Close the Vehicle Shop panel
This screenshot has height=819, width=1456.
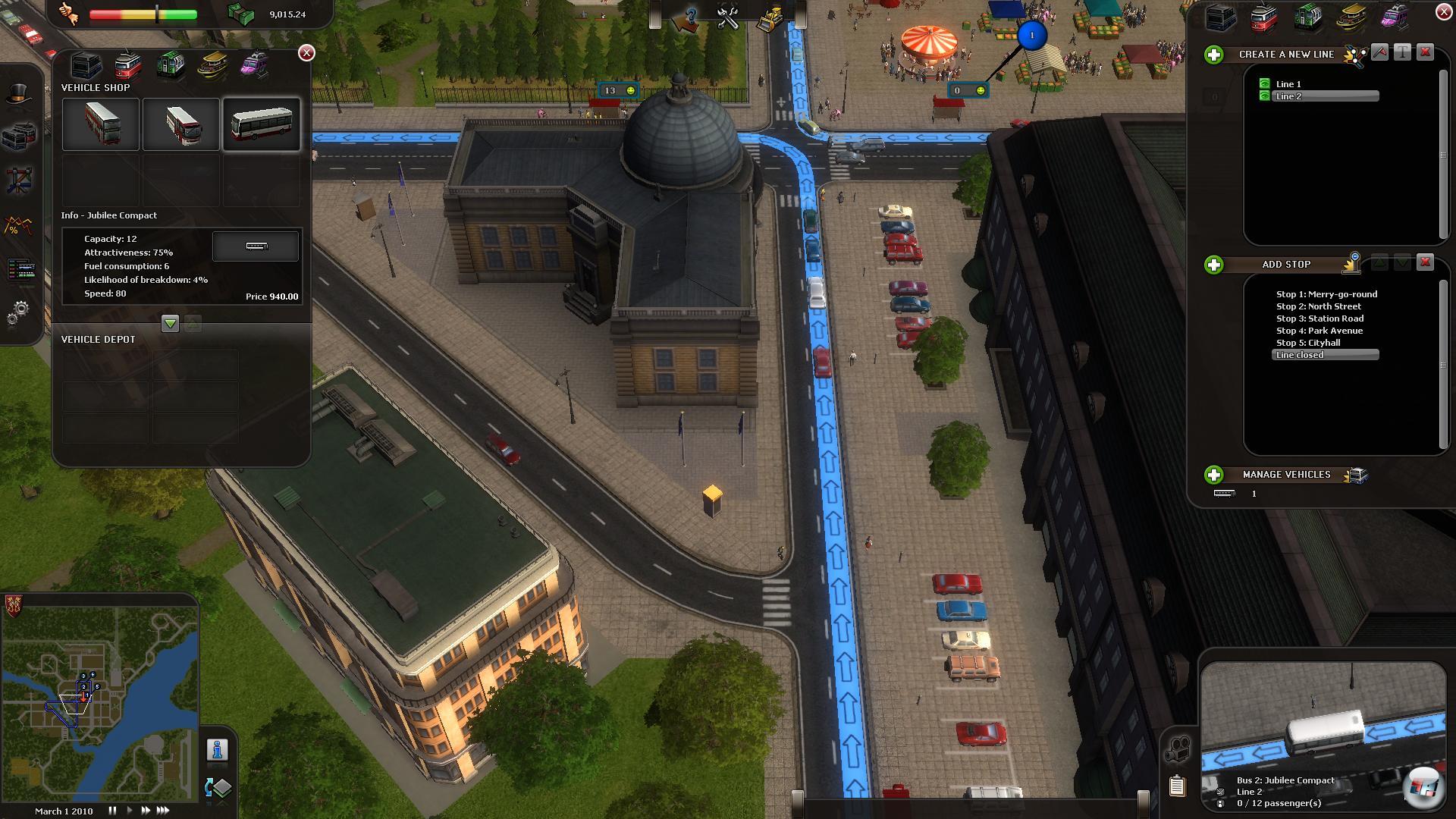[x=306, y=52]
